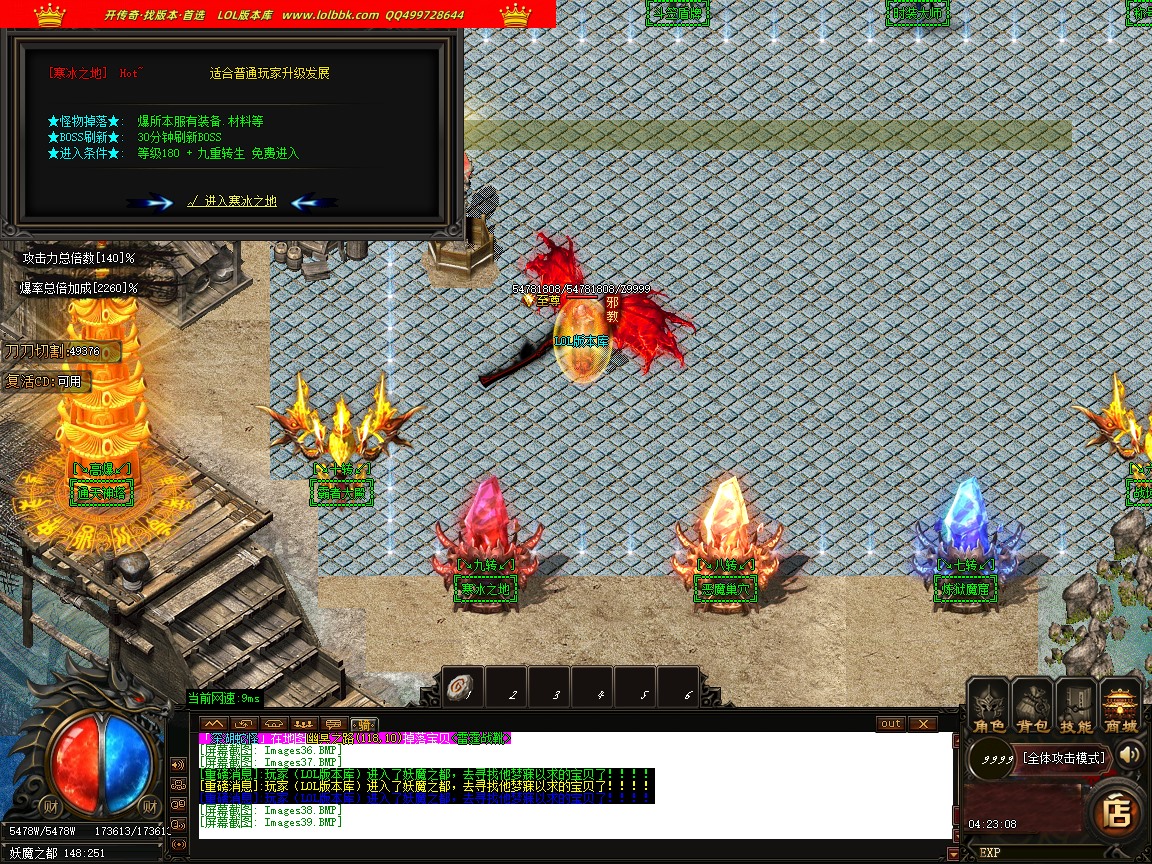Toggle the speaker sound button beside attack mode

coord(1130,755)
